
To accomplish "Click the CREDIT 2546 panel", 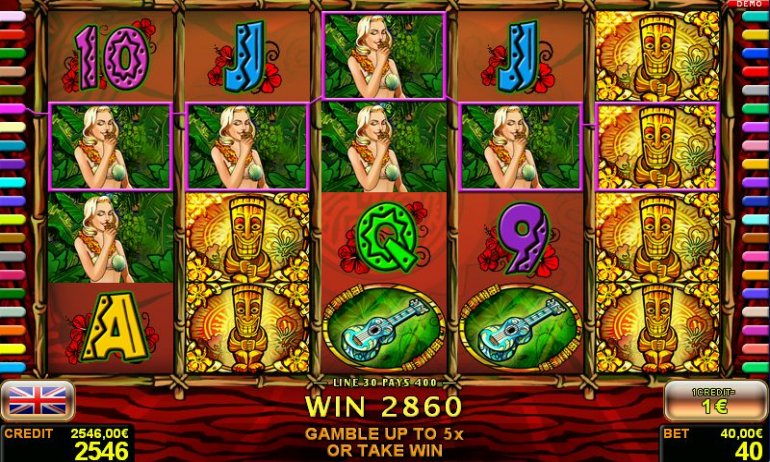I will tap(66, 443).
